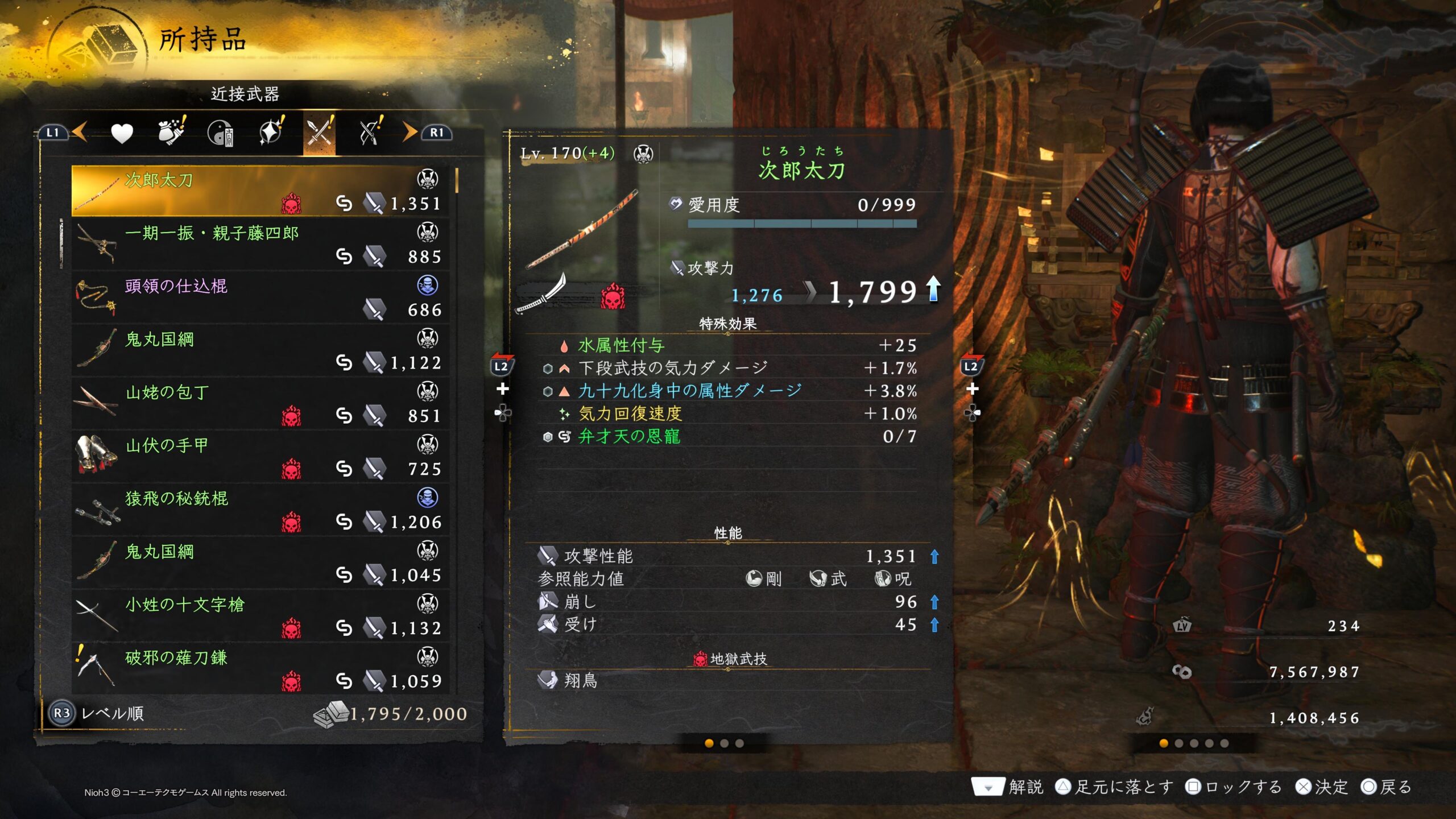The image size is (1456, 819).
Task: Click the right orange tab arrow
Action: (x=408, y=133)
